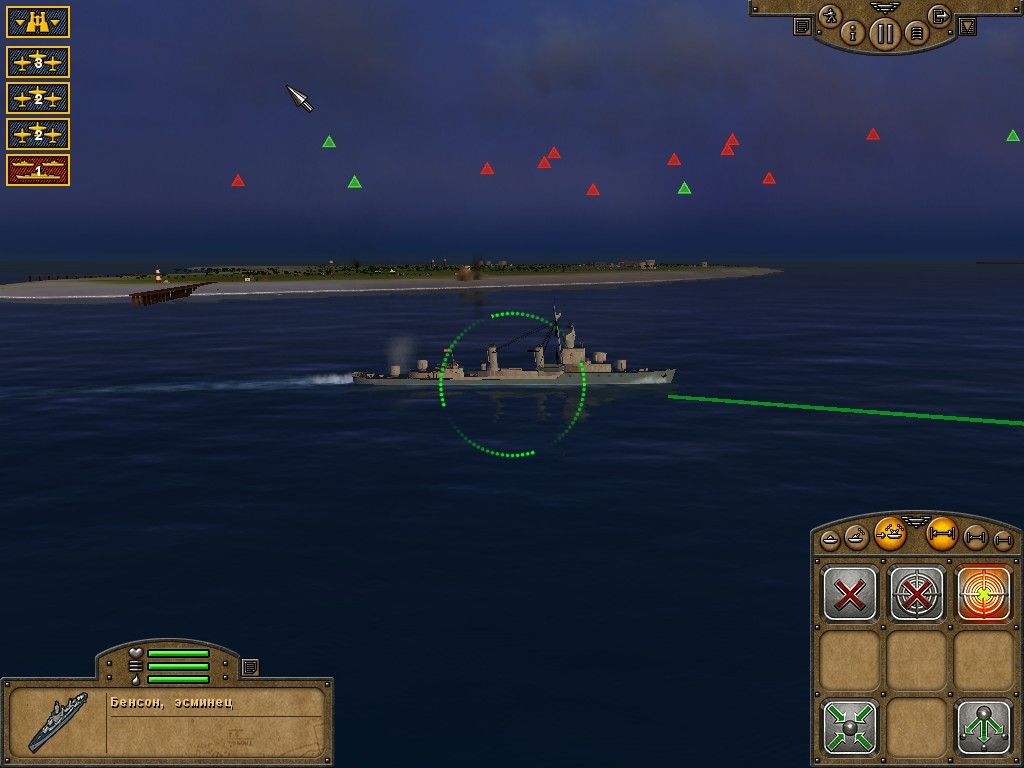
Task: Select the highlighted ship with arrow stance icon
Action: pos(890,533)
